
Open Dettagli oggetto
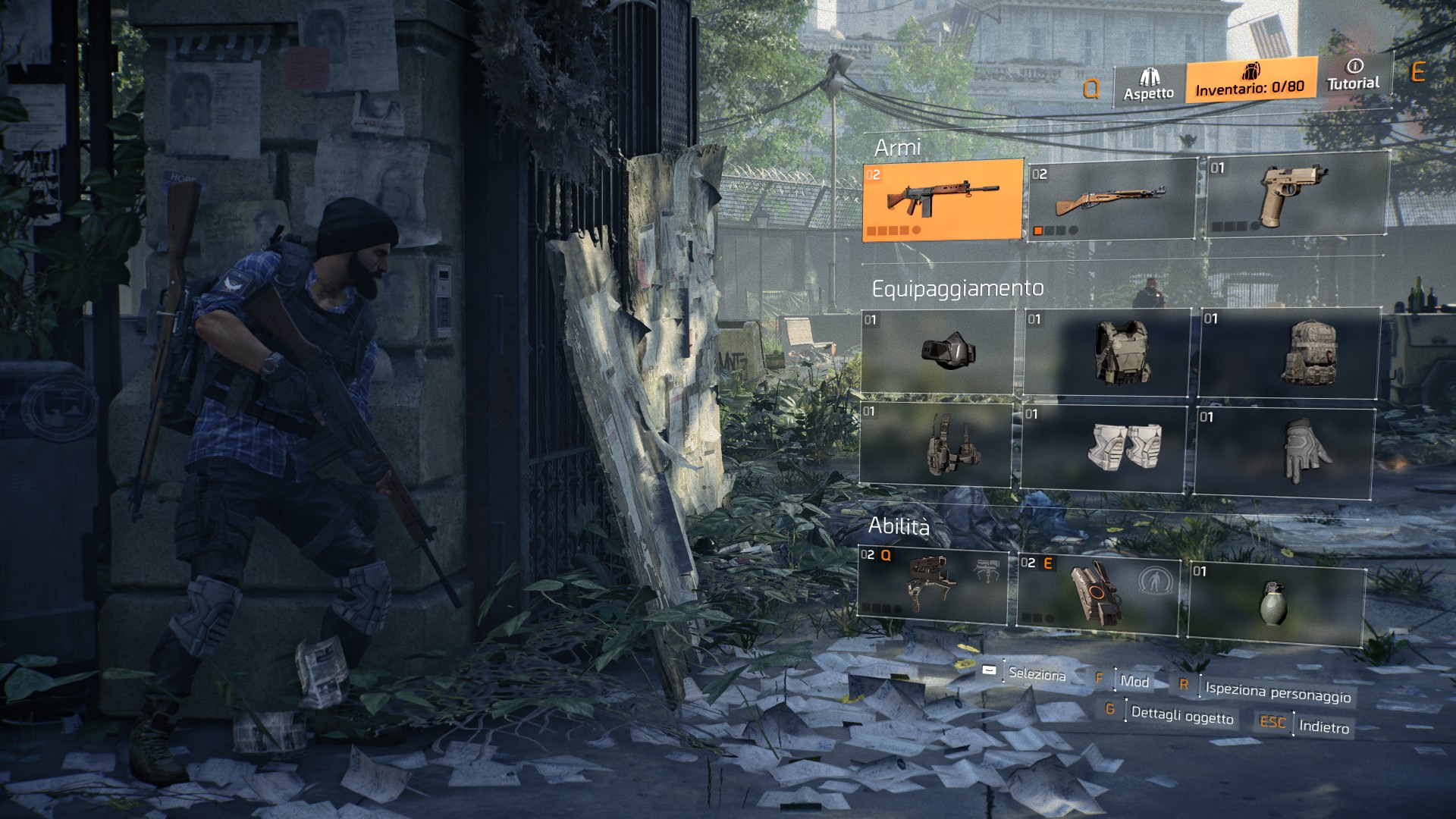(x=1181, y=714)
